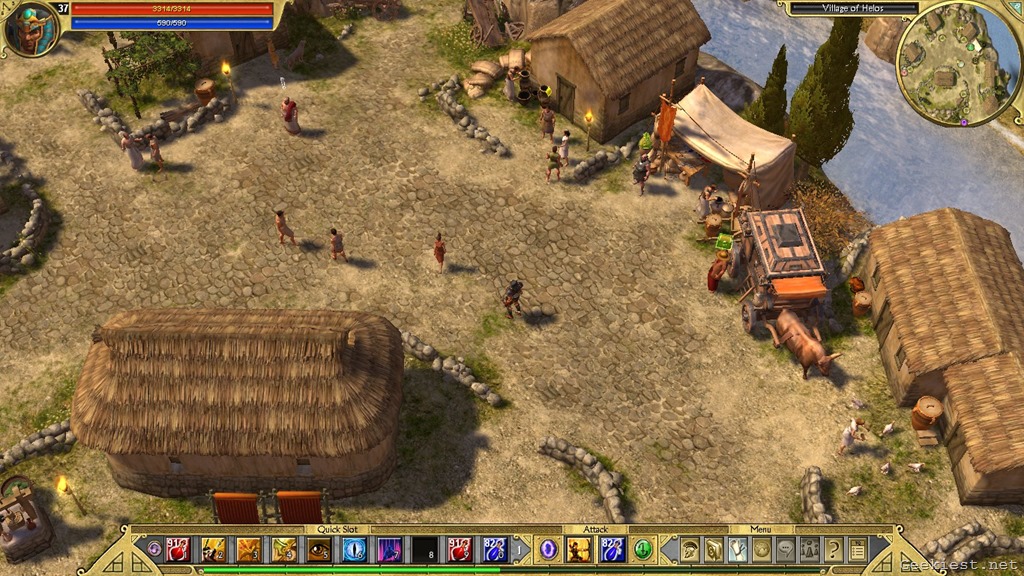Cast the purple skill in slot 7
Viewport: 1024px width, 576px height.
click(x=389, y=549)
